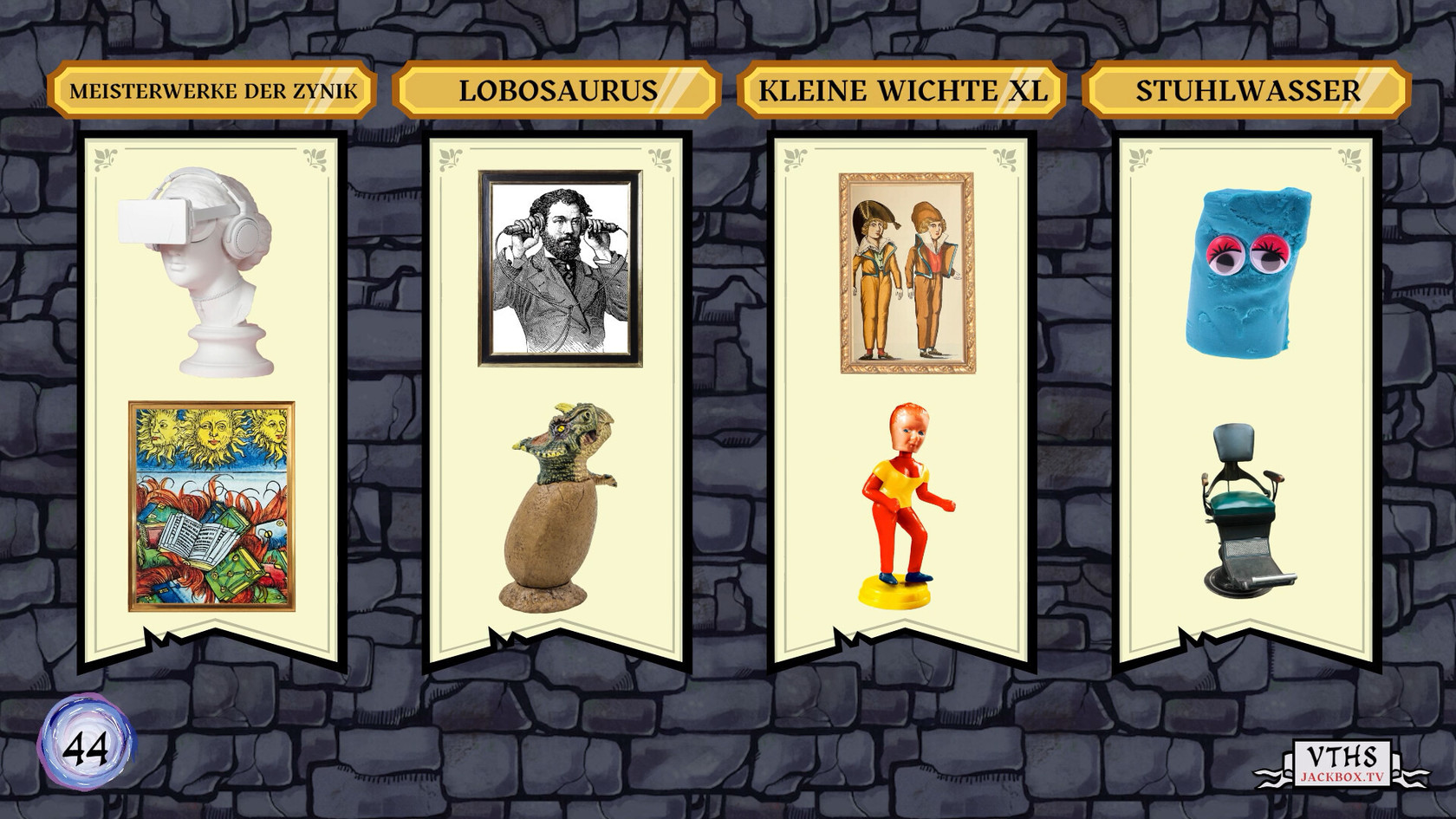
Task: Choose the bearded man with telephones portrait
Action: click(561, 268)
